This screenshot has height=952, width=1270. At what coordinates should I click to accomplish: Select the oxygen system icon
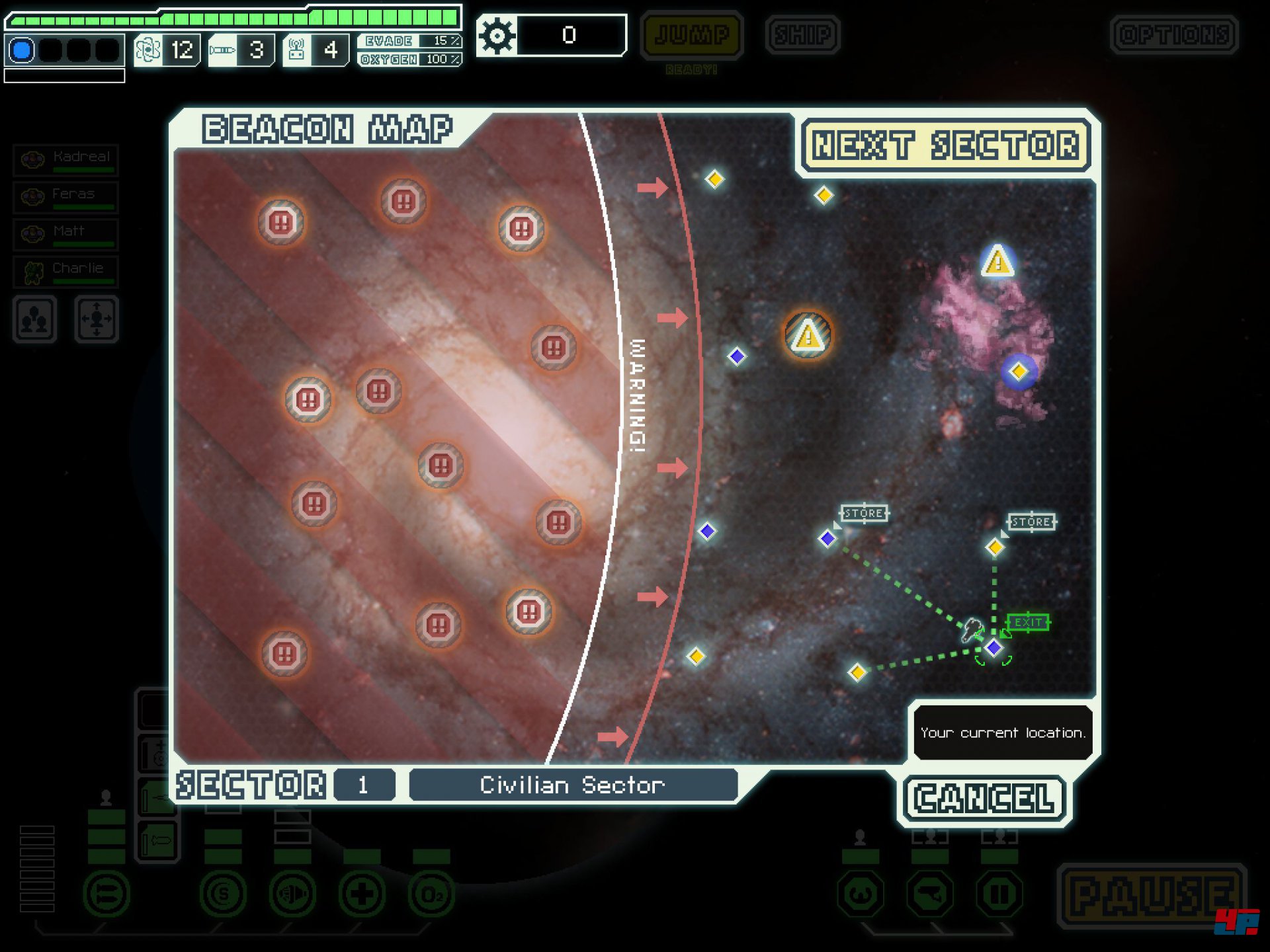[431, 895]
